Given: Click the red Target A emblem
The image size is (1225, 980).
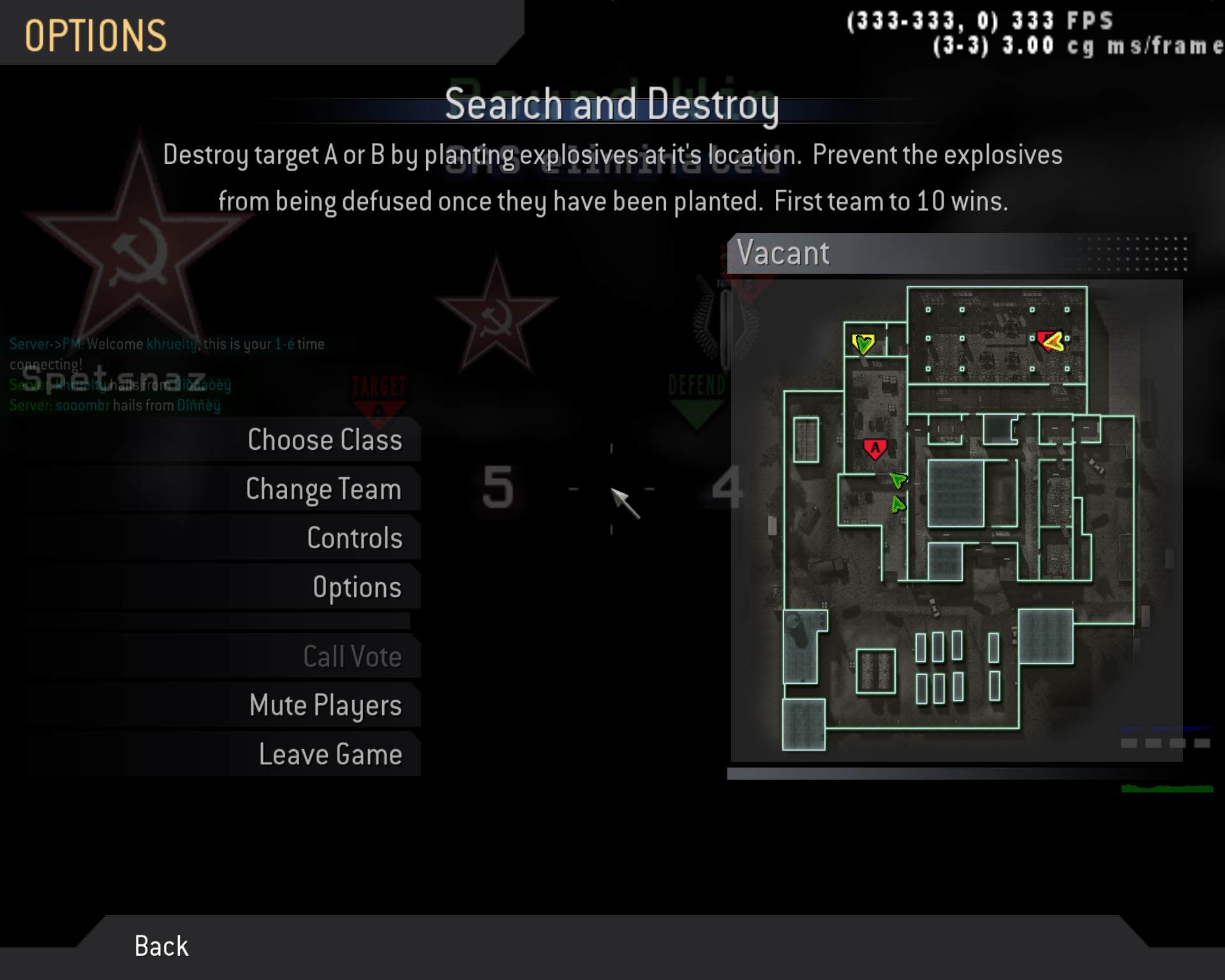Looking at the screenshot, I should pos(380,392).
